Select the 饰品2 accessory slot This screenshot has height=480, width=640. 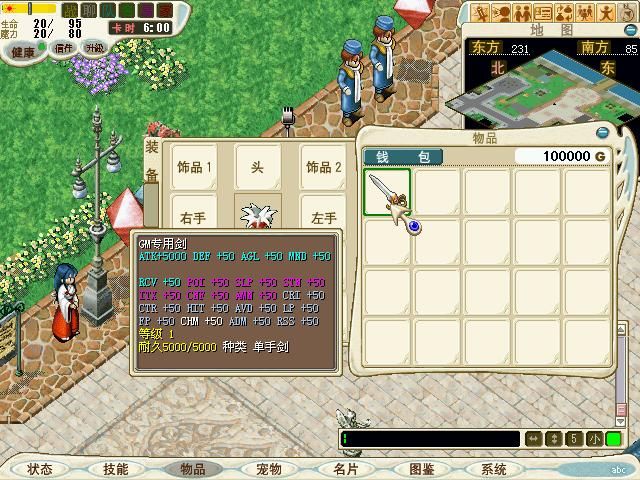(x=323, y=166)
